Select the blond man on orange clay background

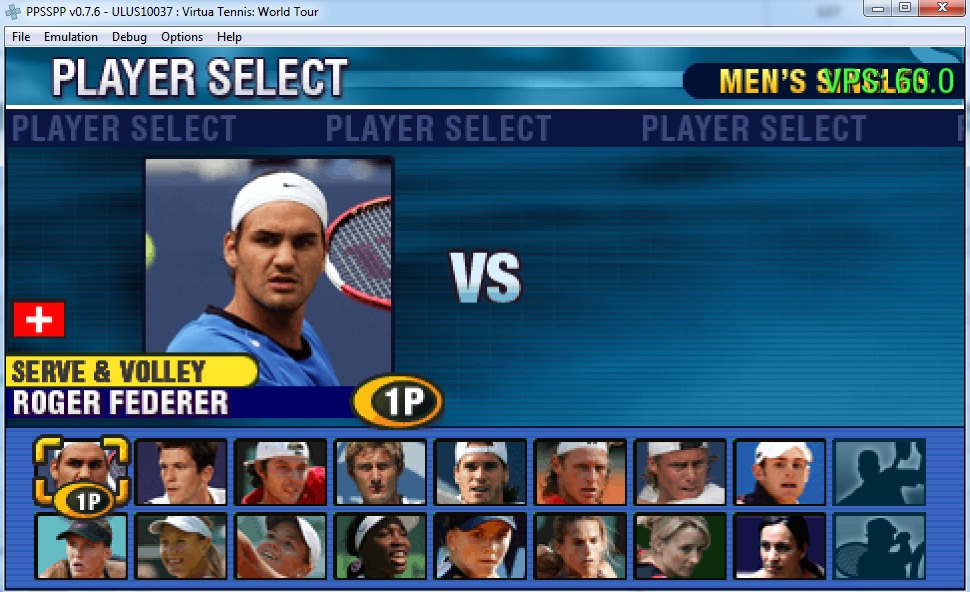[580, 471]
